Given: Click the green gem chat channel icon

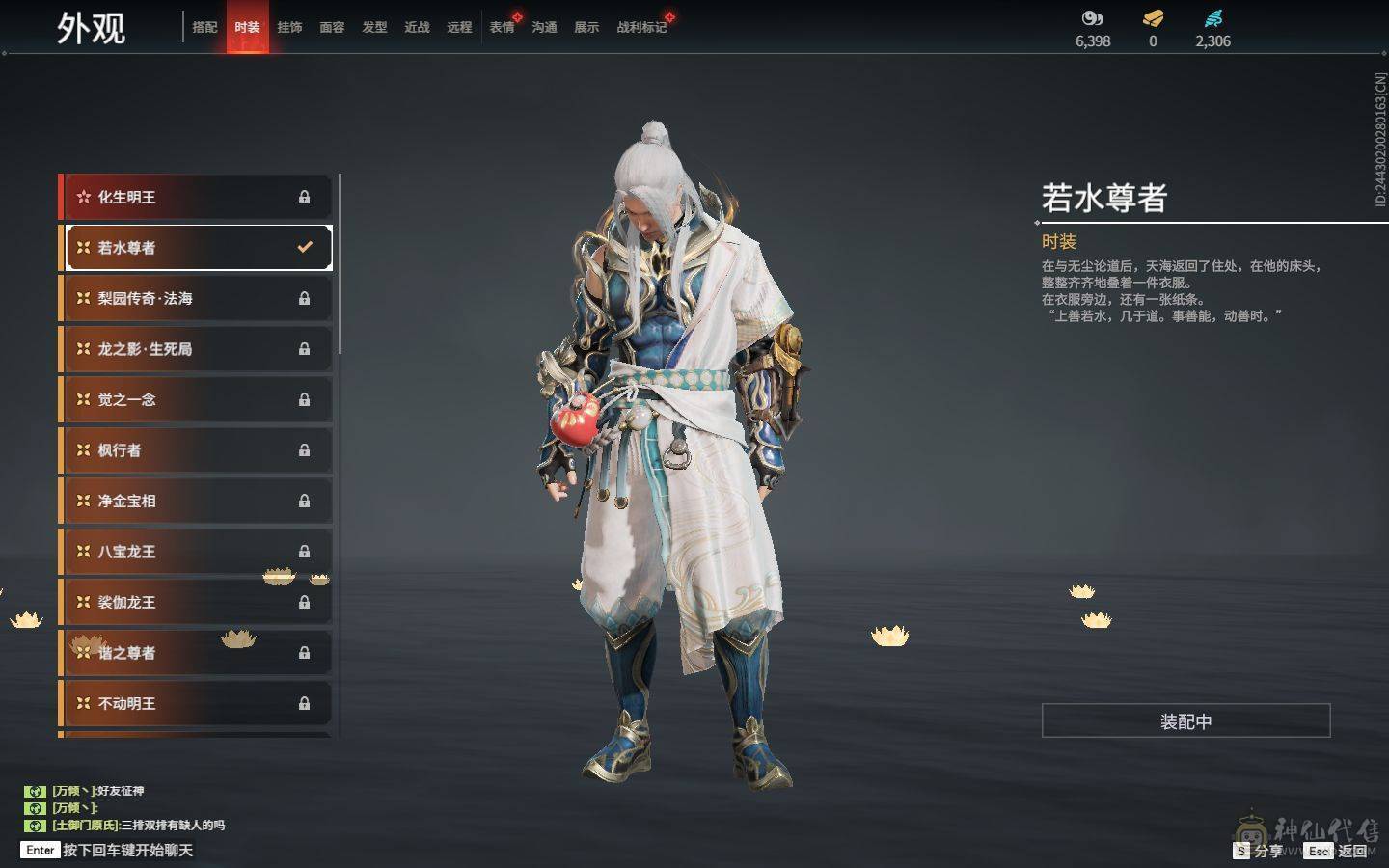Looking at the screenshot, I should [x=35, y=791].
